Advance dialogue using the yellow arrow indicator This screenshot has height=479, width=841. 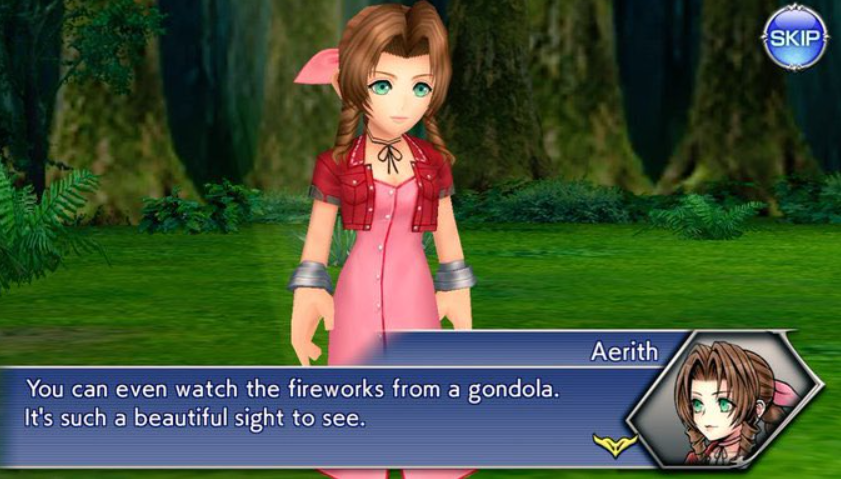pyautogui.click(x=614, y=444)
